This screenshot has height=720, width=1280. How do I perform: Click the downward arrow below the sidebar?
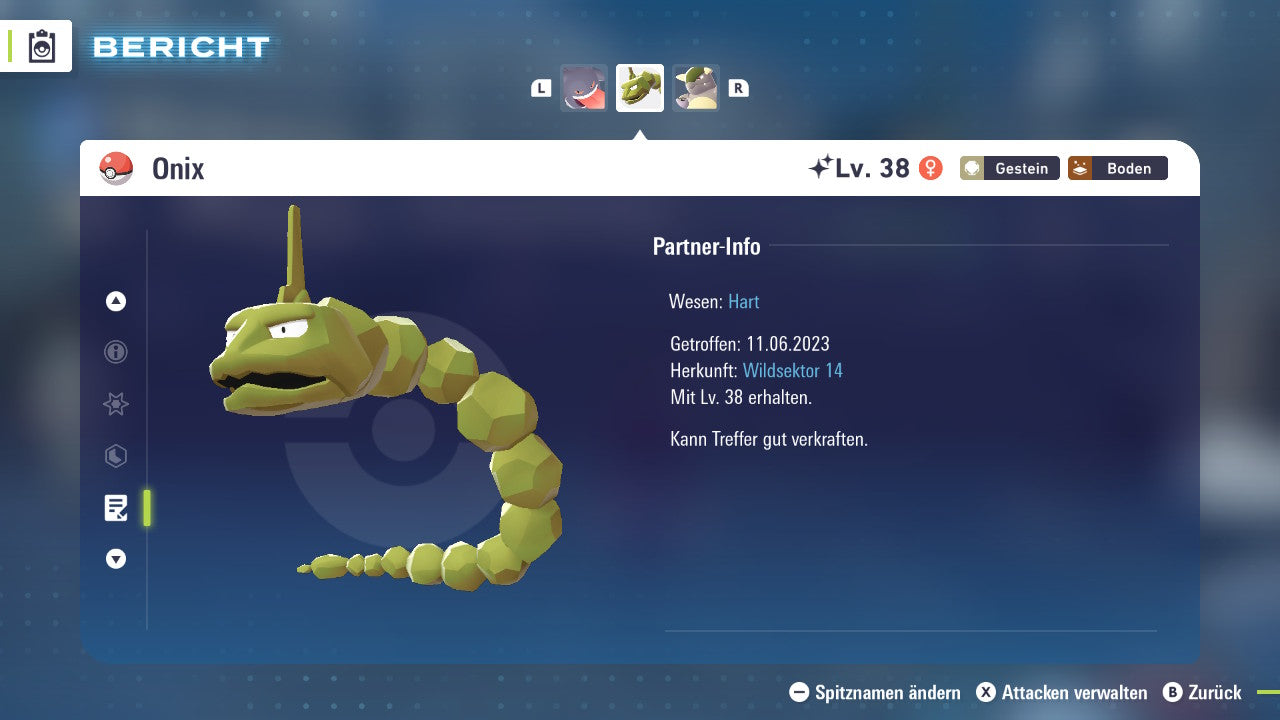pyautogui.click(x=115, y=559)
